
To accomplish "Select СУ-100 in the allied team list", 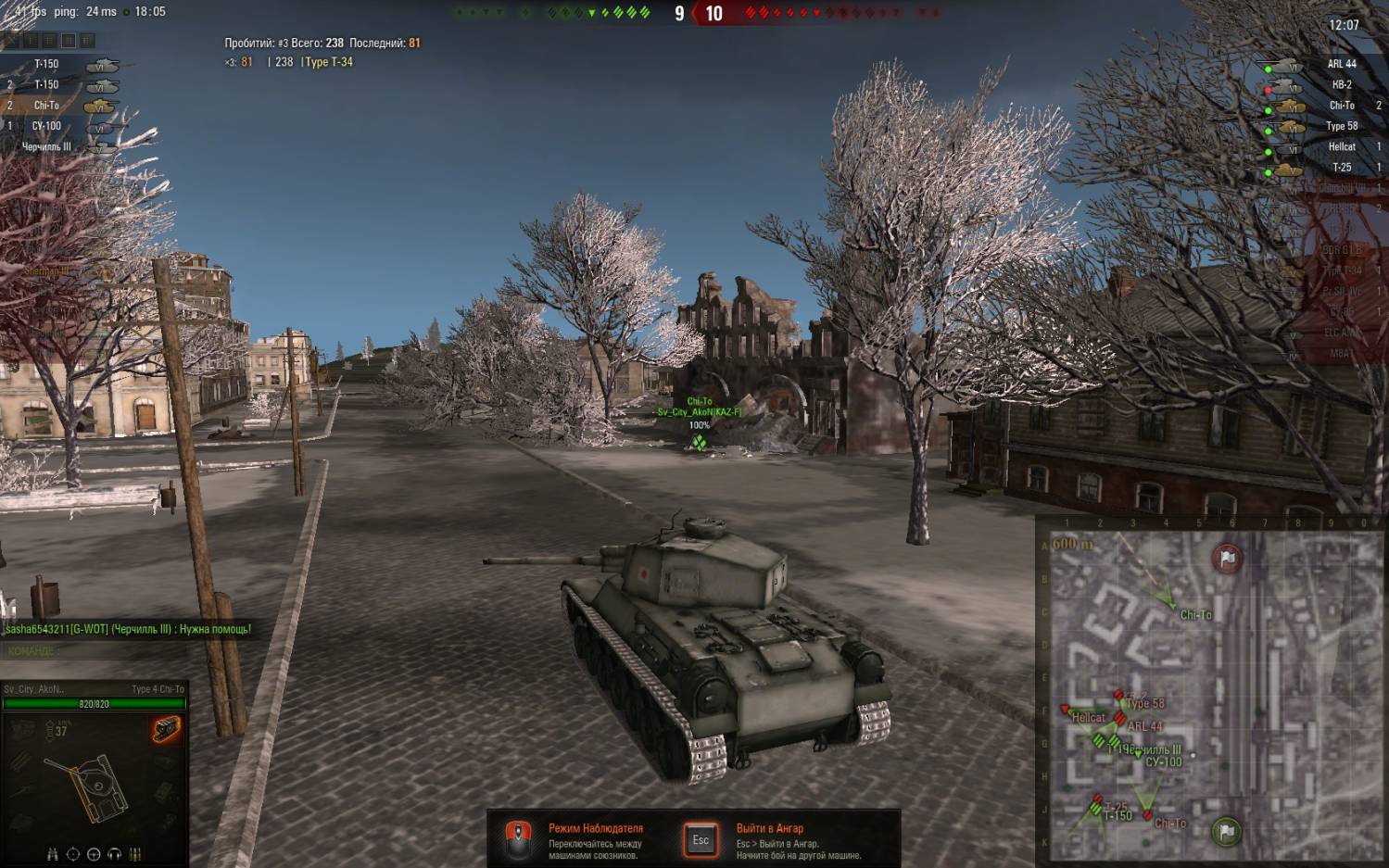I will pos(46,126).
